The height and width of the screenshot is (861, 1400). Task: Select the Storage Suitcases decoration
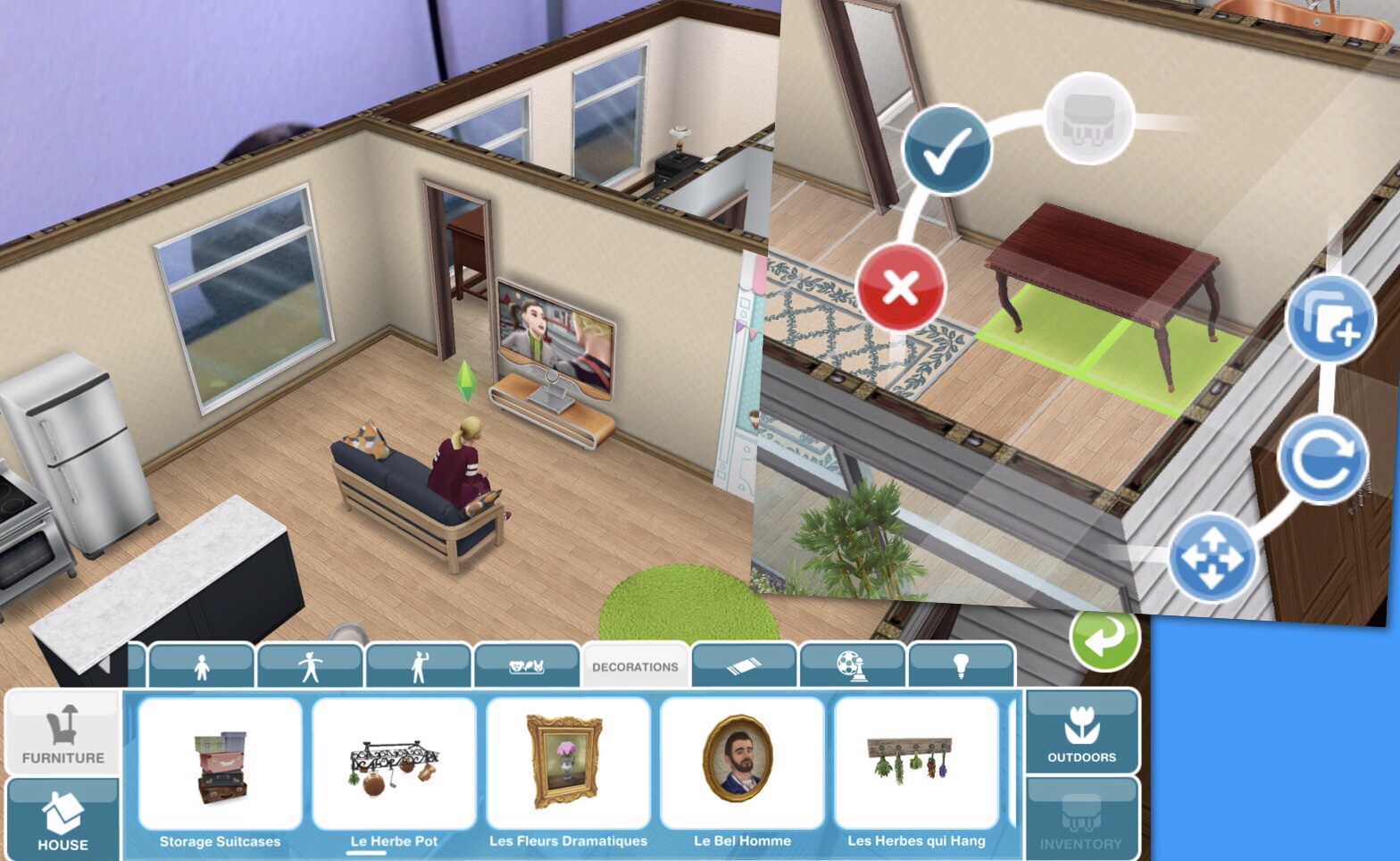220,764
